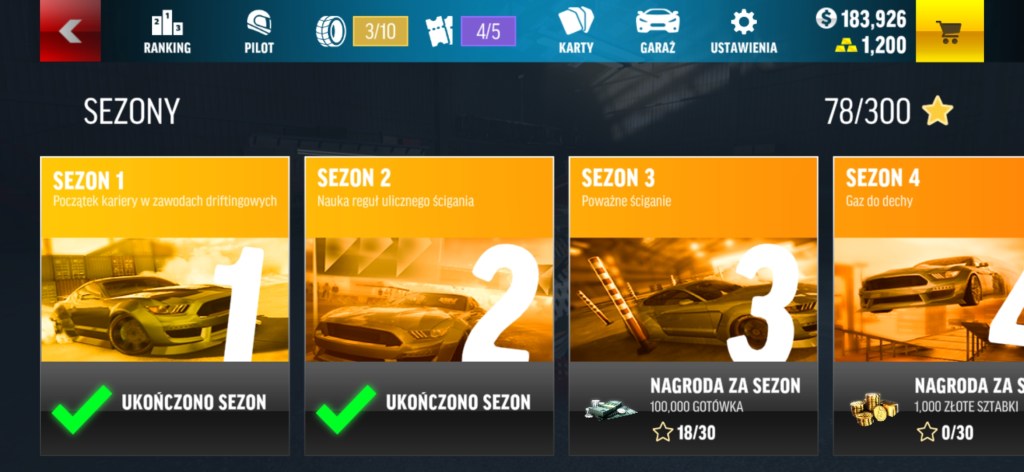
Task: Open Ustawienia settings
Action: 743,31
